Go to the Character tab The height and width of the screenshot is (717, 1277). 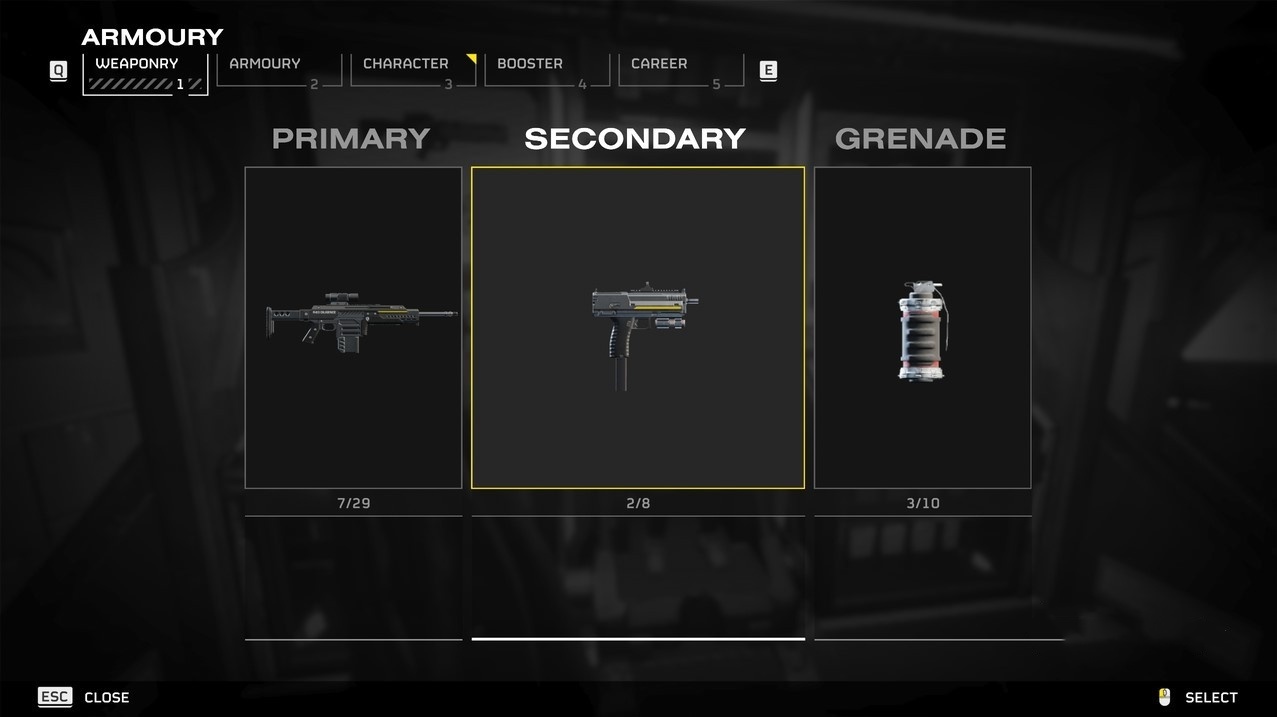(x=412, y=71)
